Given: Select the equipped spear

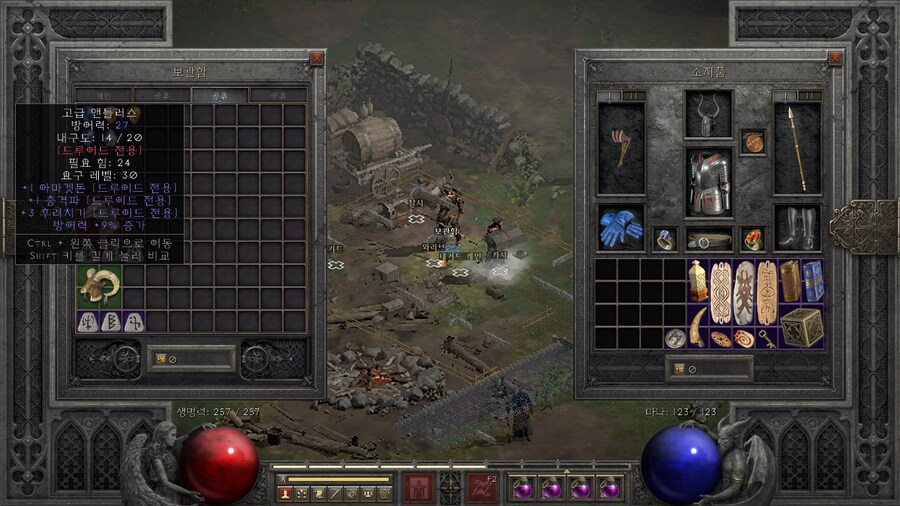Looking at the screenshot, I should coord(797,147).
